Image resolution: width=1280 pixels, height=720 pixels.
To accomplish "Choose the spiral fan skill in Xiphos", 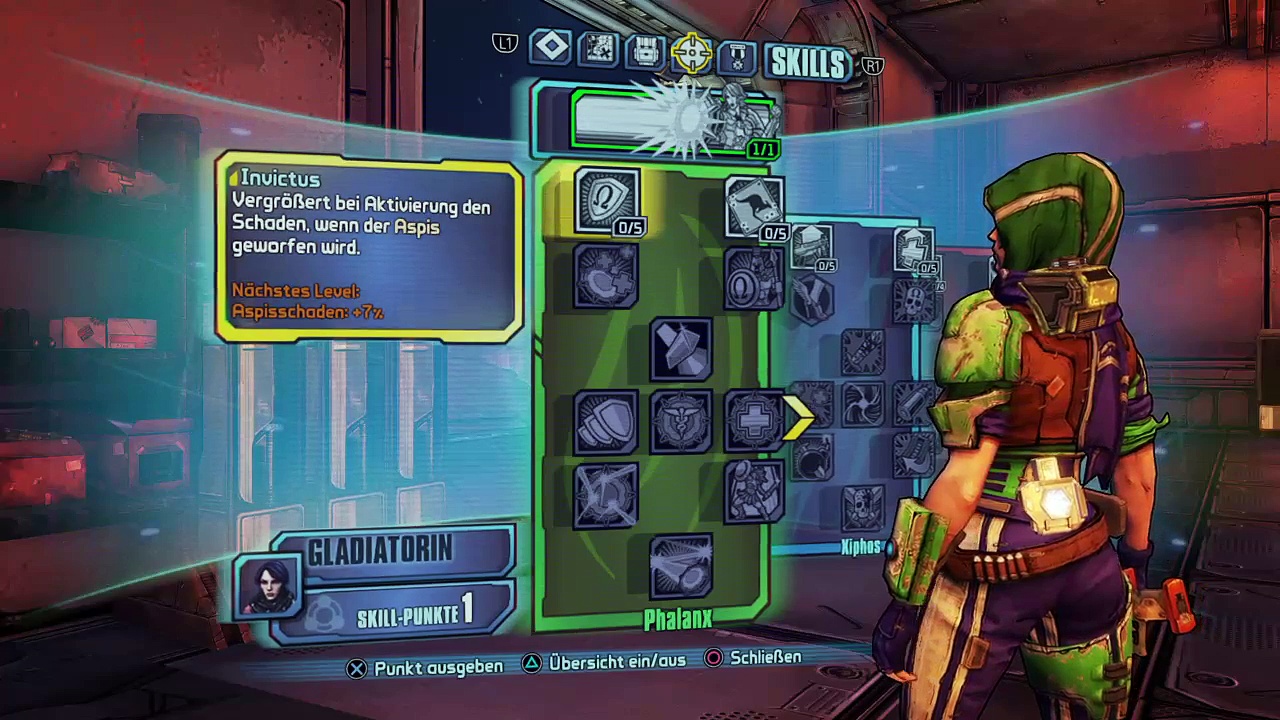I will (861, 404).
